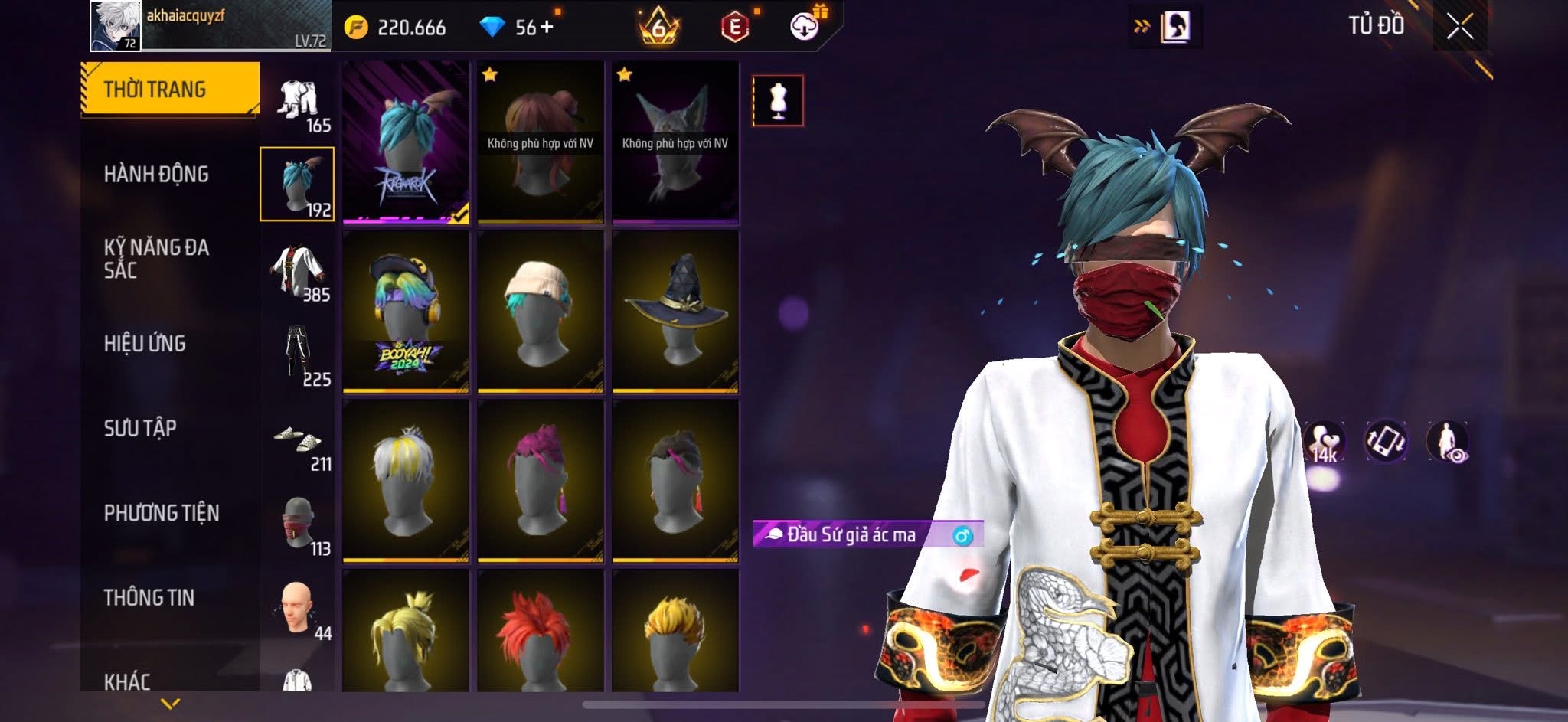Image resolution: width=1568 pixels, height=722 pixels.
Task: Select the face mask category
Action: 298,525
